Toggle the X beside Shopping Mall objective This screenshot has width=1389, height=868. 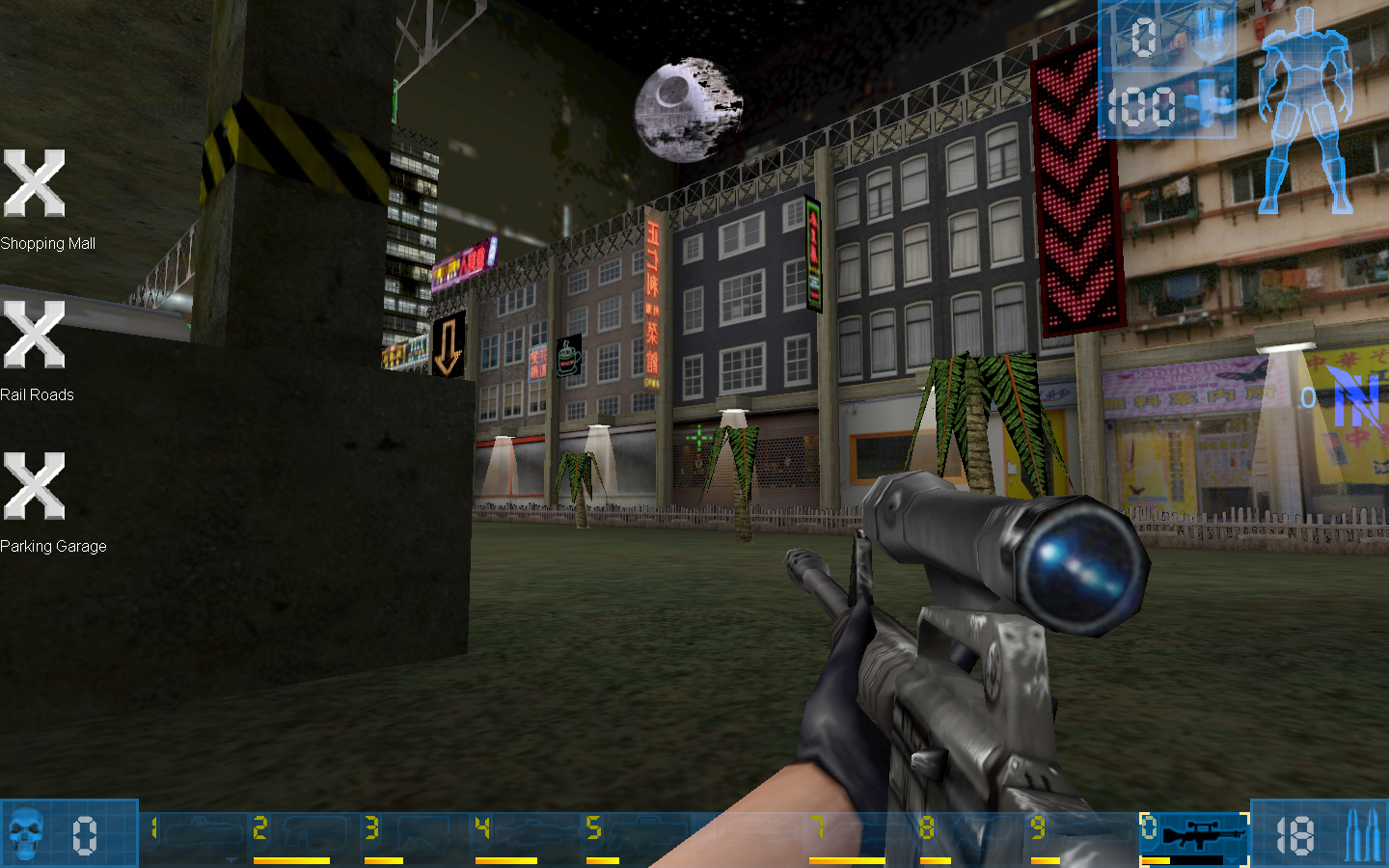click(34, 183)
